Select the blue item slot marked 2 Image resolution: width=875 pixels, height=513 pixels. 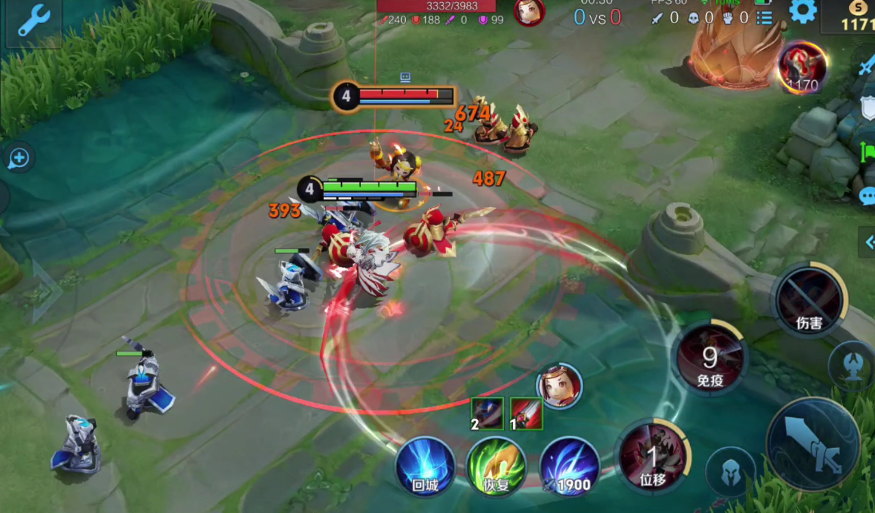click(x=487, y=412)
